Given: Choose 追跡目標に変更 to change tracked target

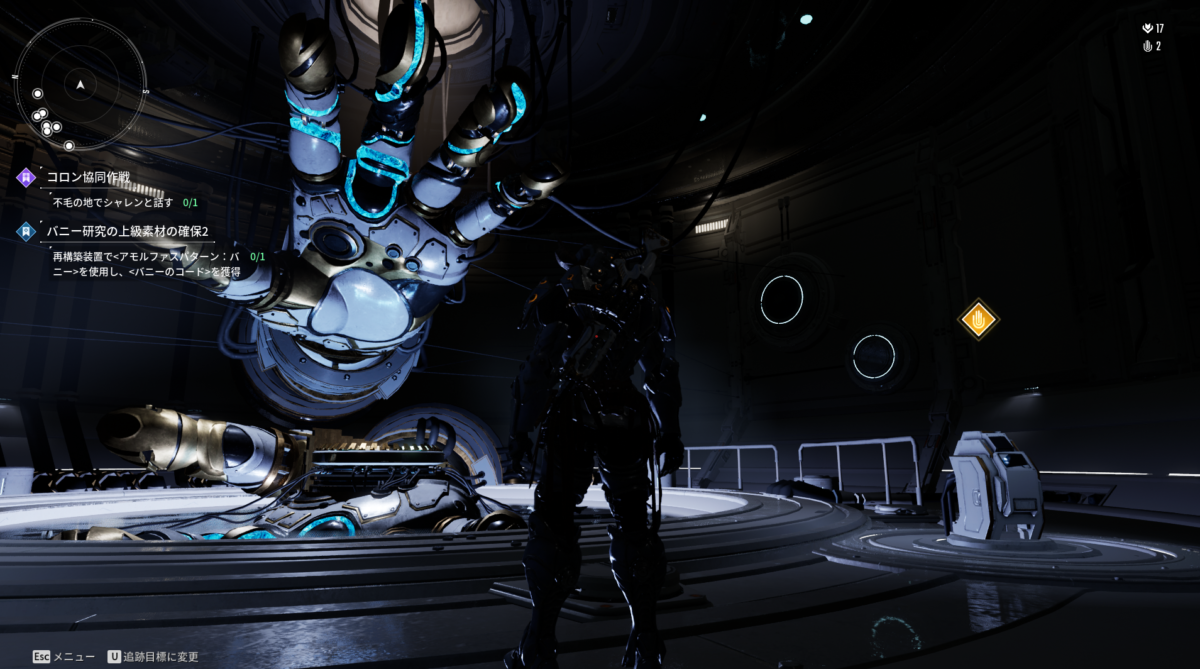Looking at the screenshot, I should point(159,657).
